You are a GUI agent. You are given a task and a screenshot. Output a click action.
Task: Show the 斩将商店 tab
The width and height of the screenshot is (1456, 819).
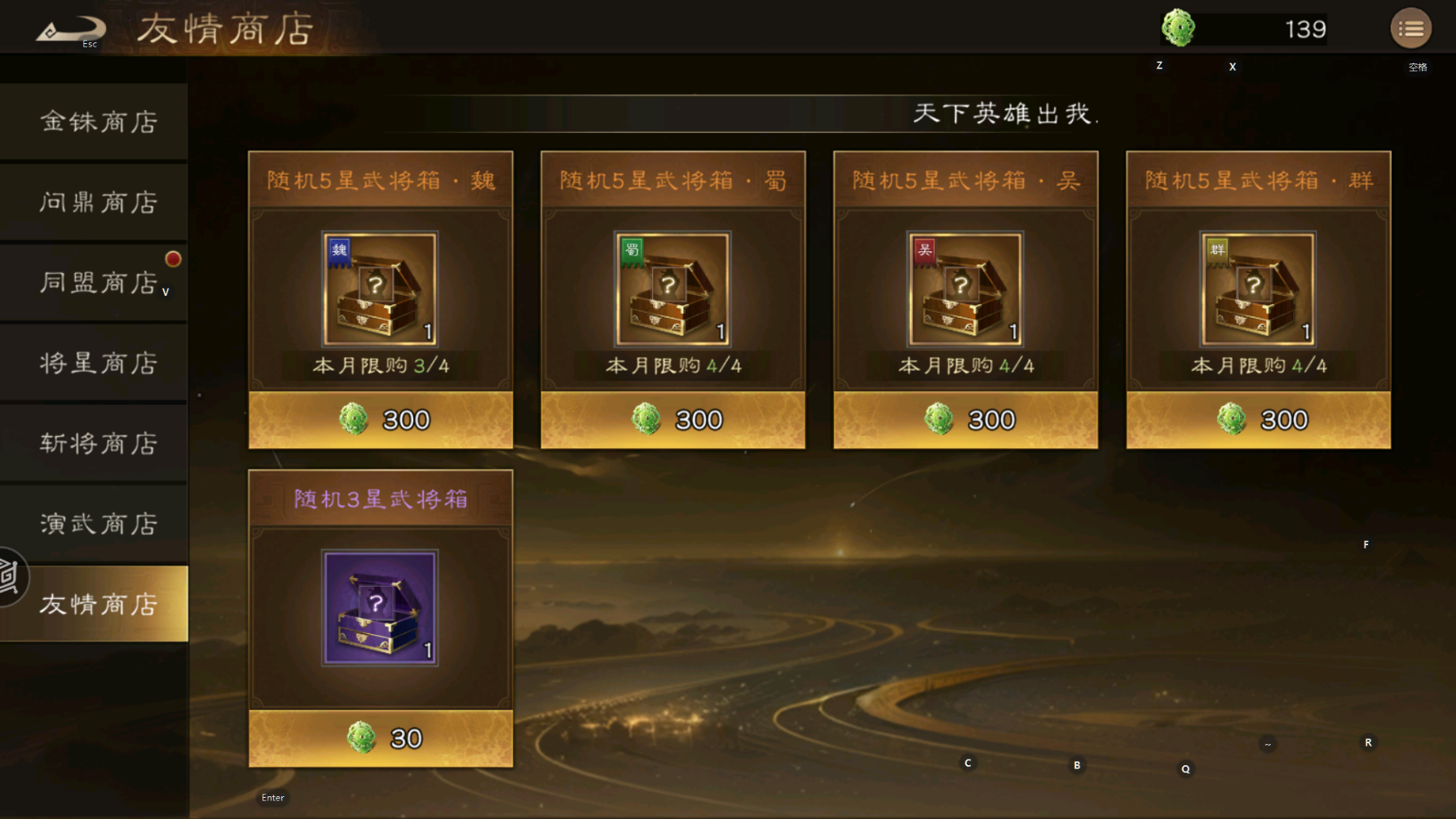(x=98, y=443)
